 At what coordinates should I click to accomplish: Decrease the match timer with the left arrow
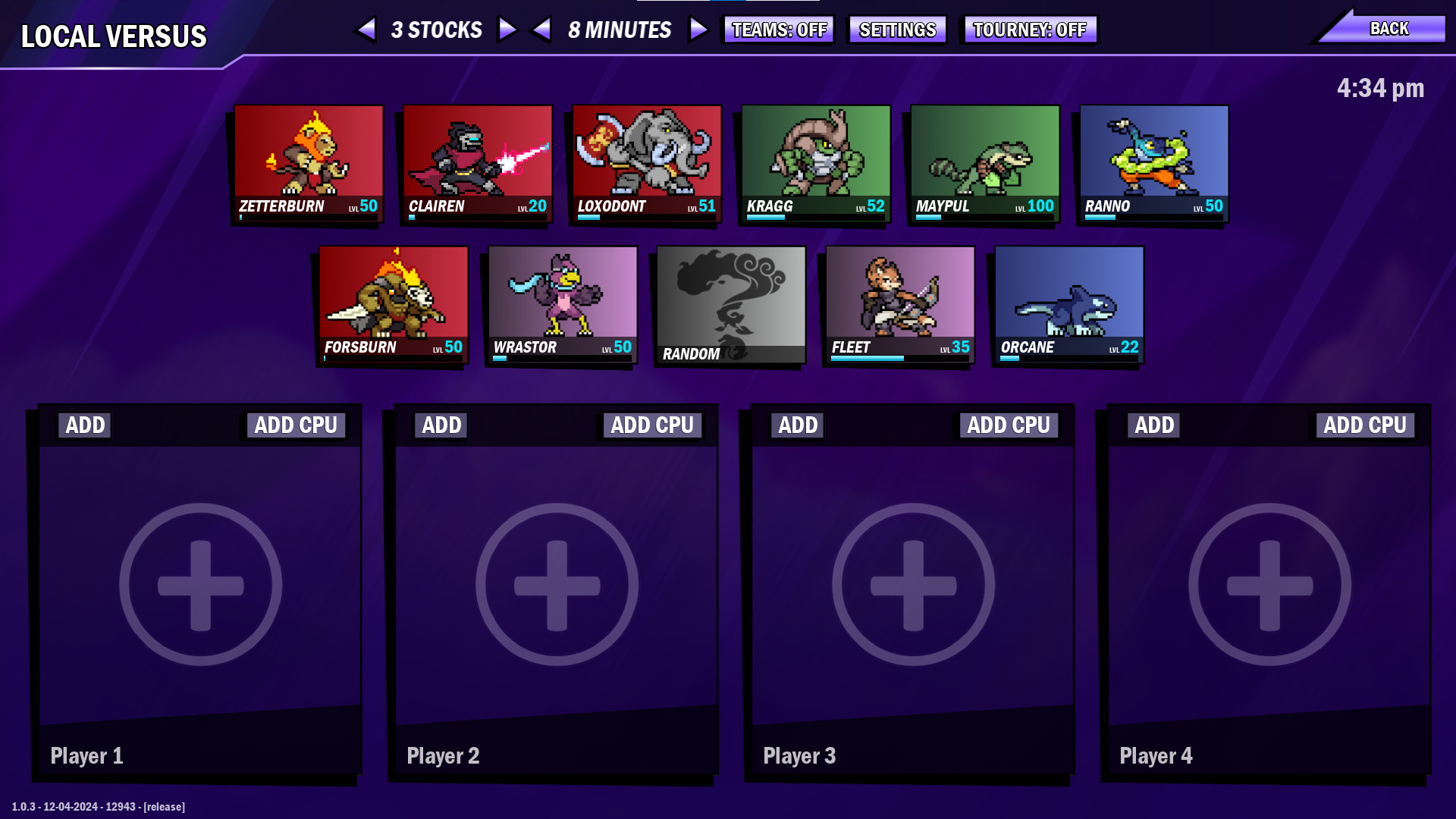coord(541,30)
